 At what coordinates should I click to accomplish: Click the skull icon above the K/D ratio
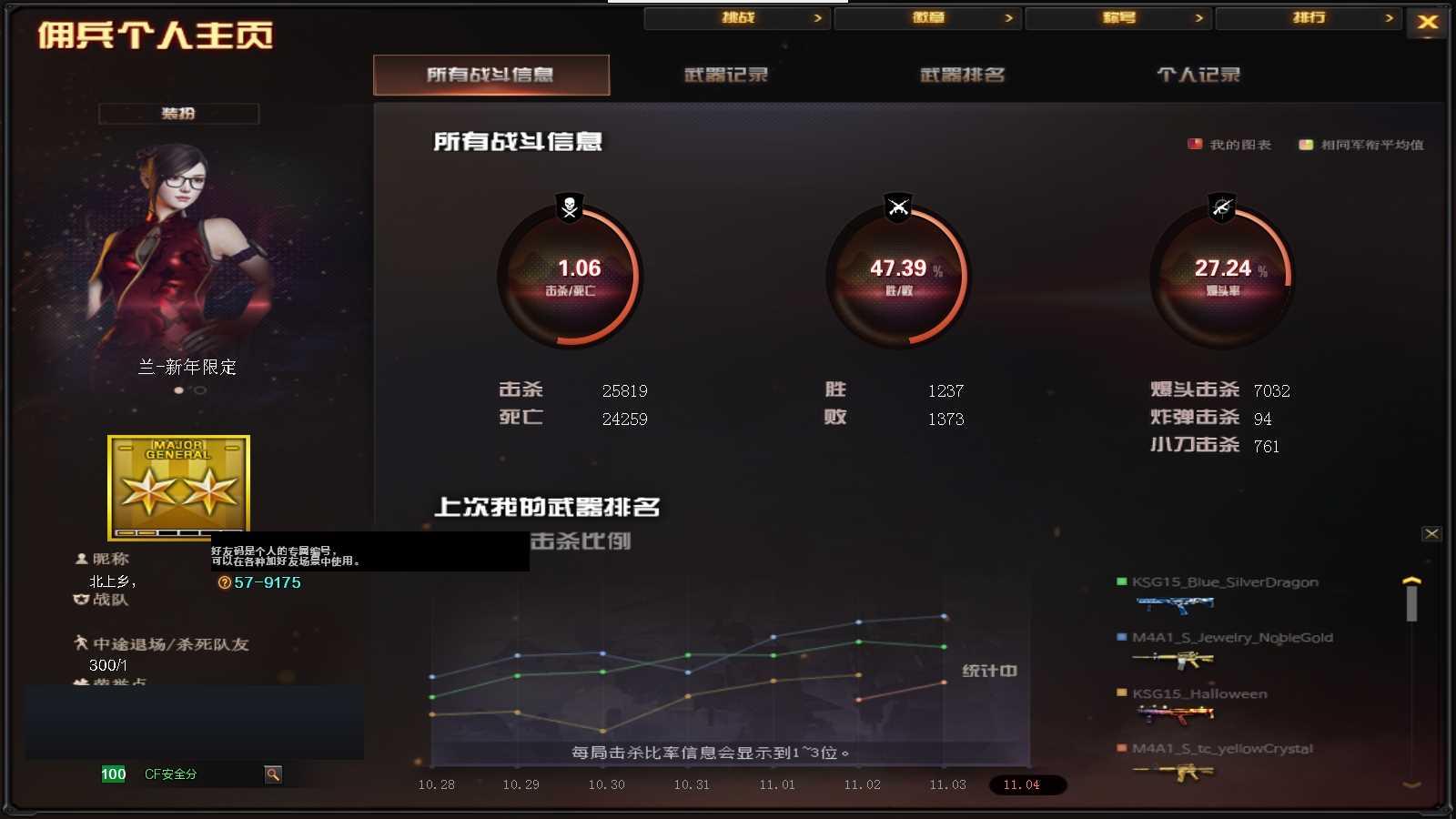coord(568,207)
